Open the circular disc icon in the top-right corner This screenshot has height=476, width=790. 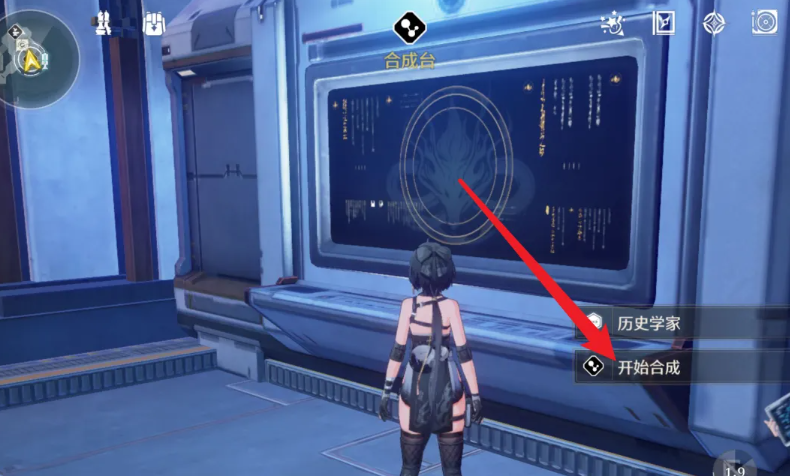coord(764,23)
